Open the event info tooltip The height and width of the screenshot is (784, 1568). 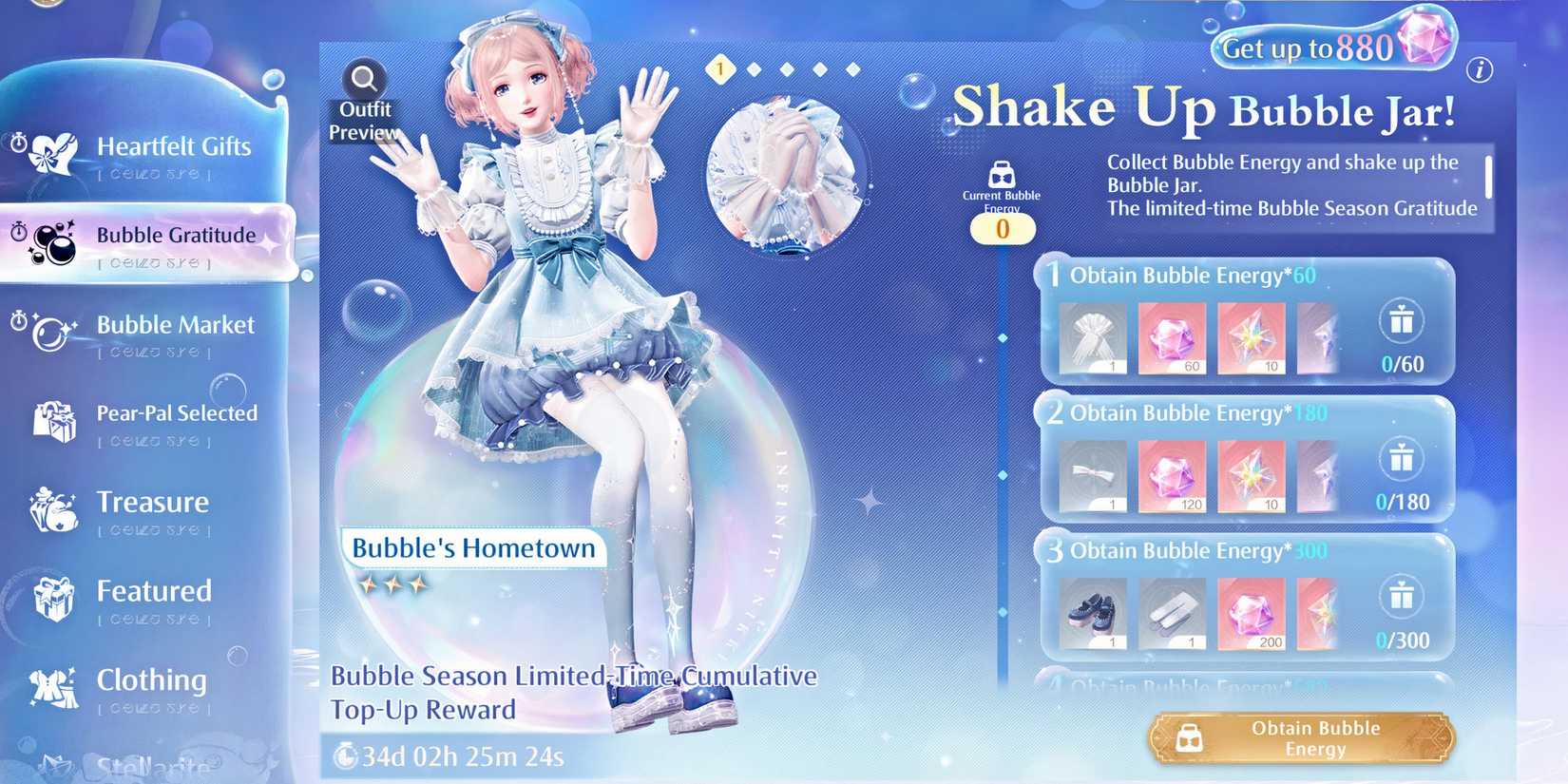(x=1480, y=67)
